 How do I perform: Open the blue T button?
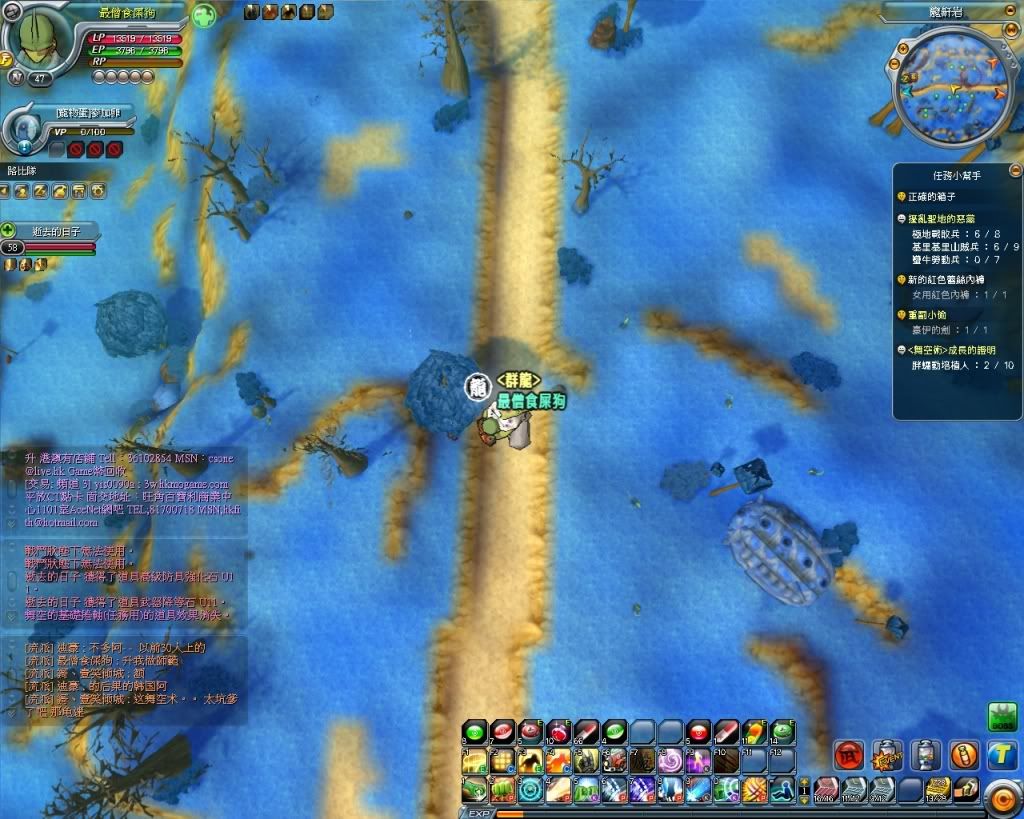[1001, 755]
